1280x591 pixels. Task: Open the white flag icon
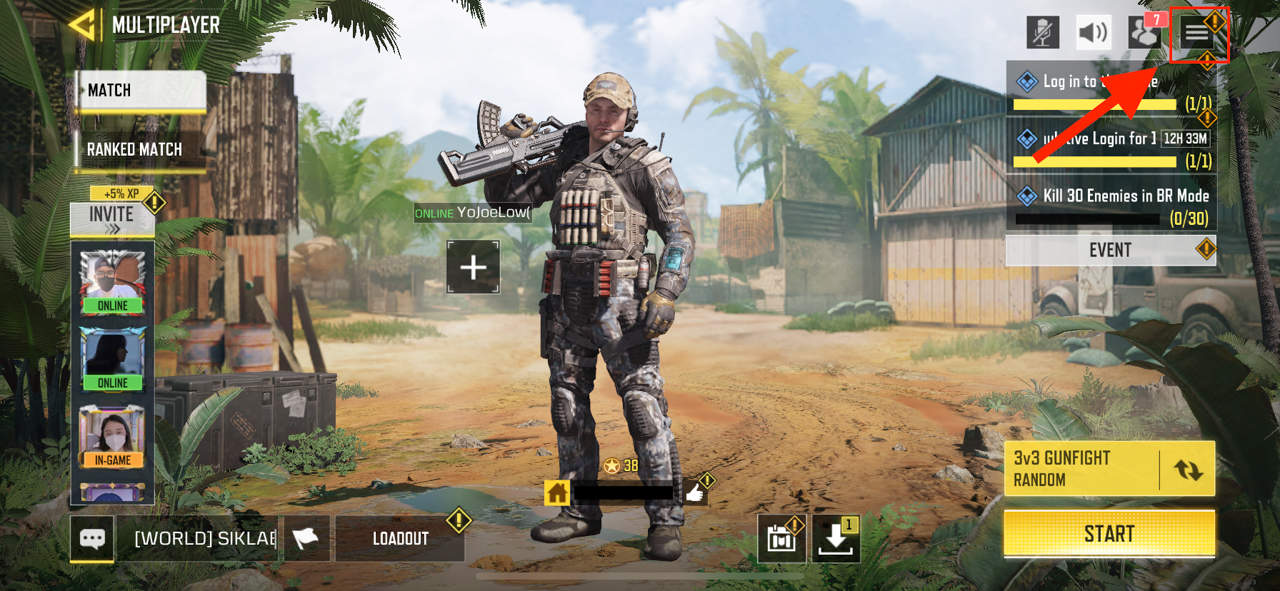[306, 538]
